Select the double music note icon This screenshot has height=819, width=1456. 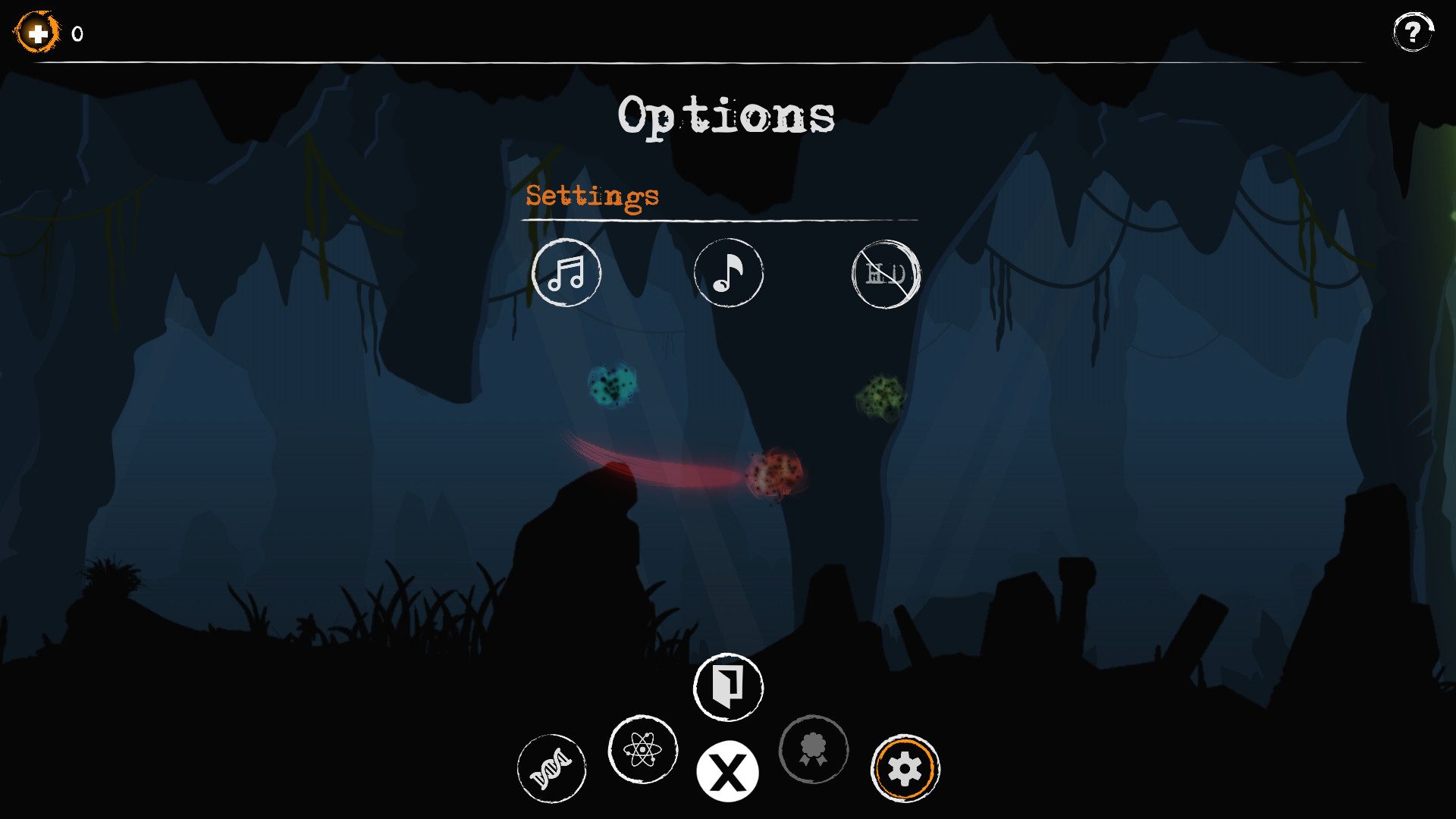click(x=566, y=274)
